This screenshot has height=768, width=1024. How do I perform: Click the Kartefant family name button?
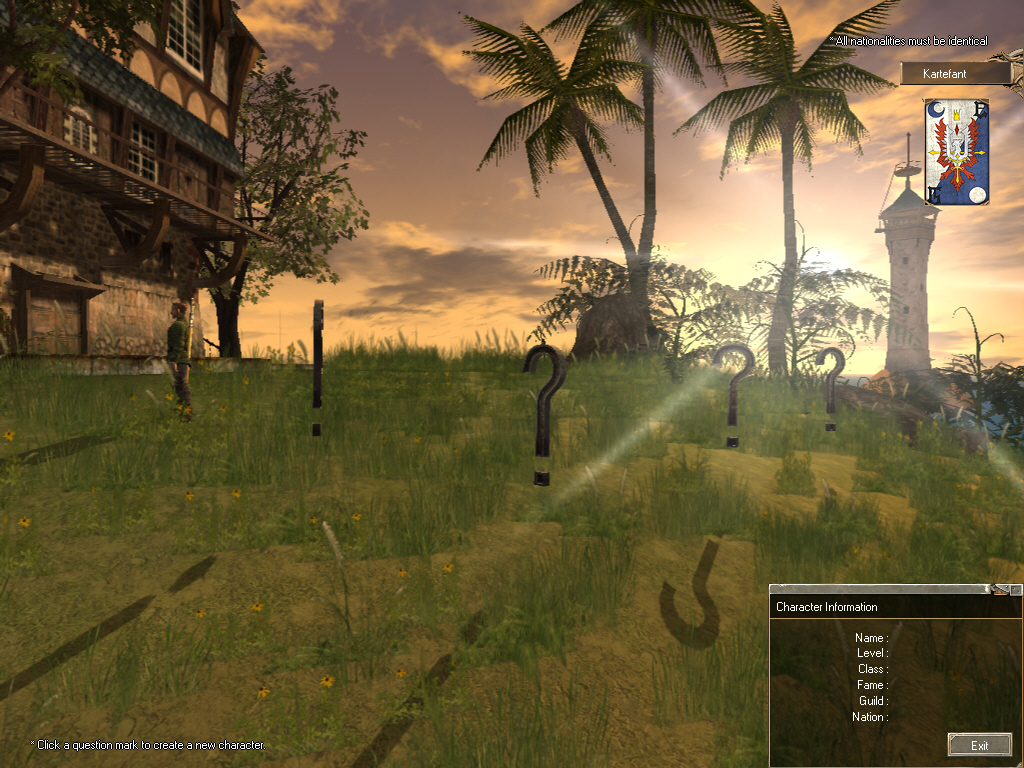coord(955,73)
